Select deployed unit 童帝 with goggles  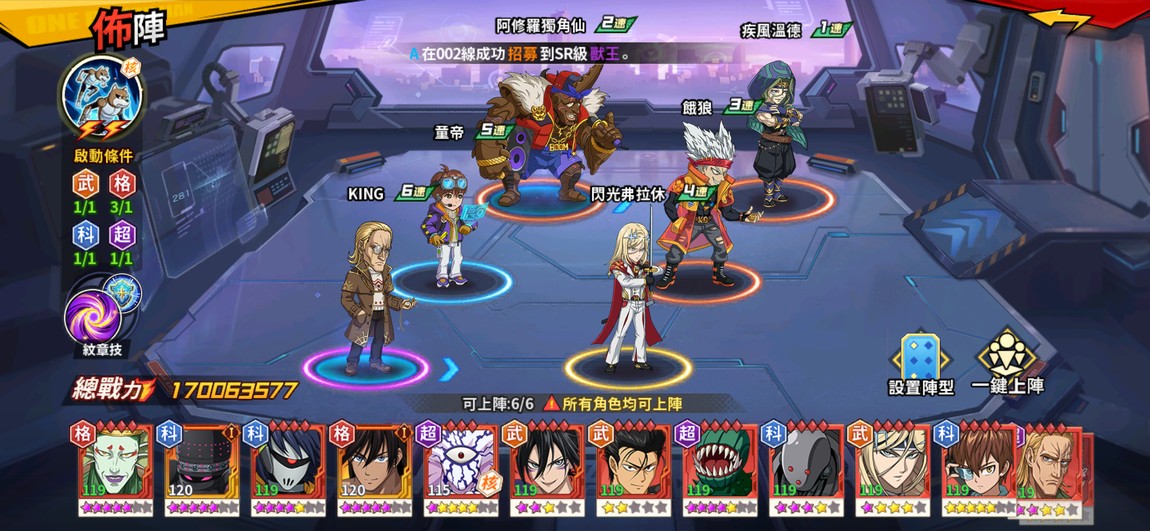(x=447, y=230)
